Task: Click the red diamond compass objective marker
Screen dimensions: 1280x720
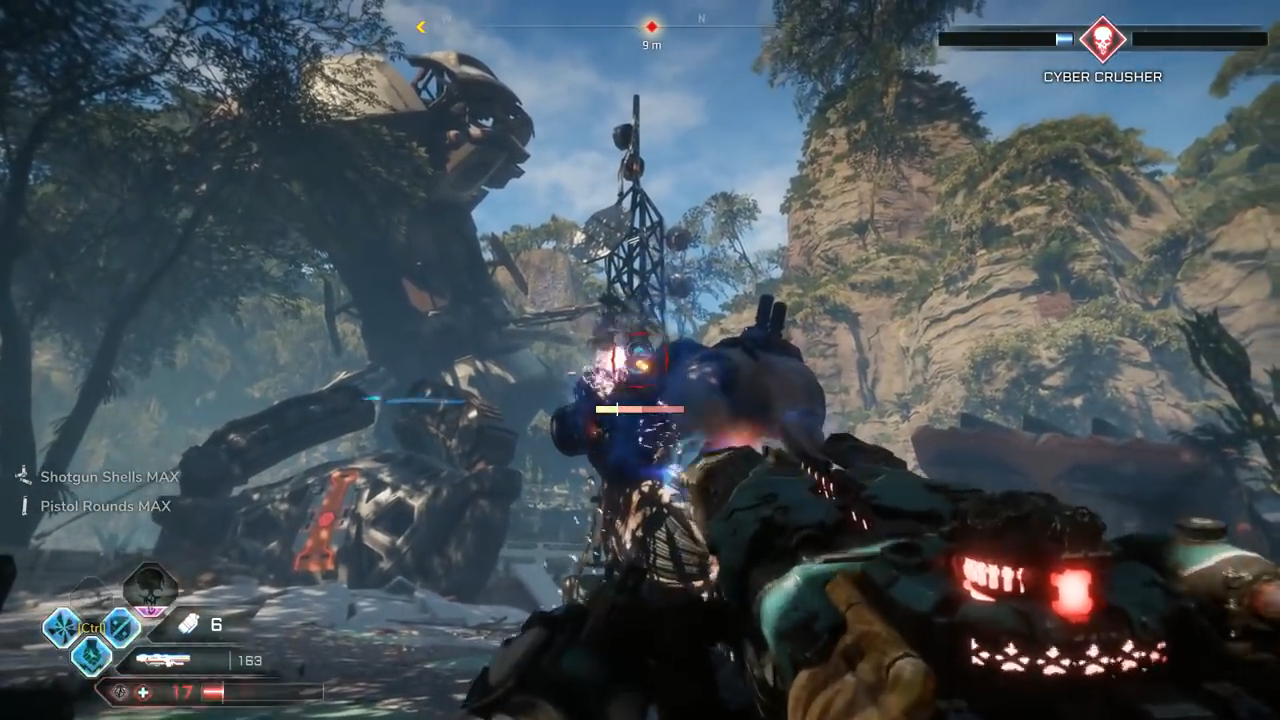Action: 652,27
